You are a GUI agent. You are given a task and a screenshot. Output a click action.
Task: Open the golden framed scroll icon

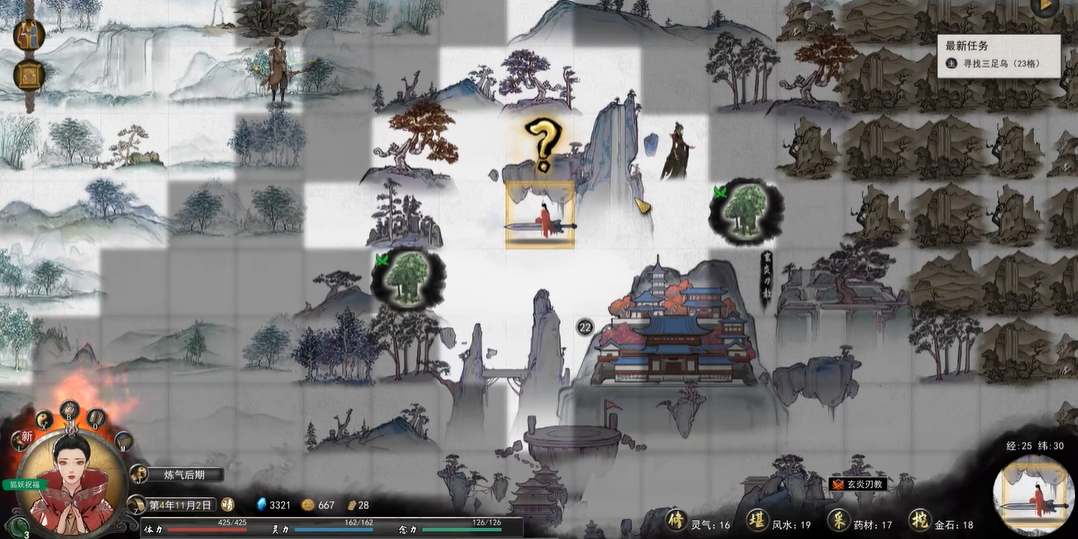pos(29,75)
